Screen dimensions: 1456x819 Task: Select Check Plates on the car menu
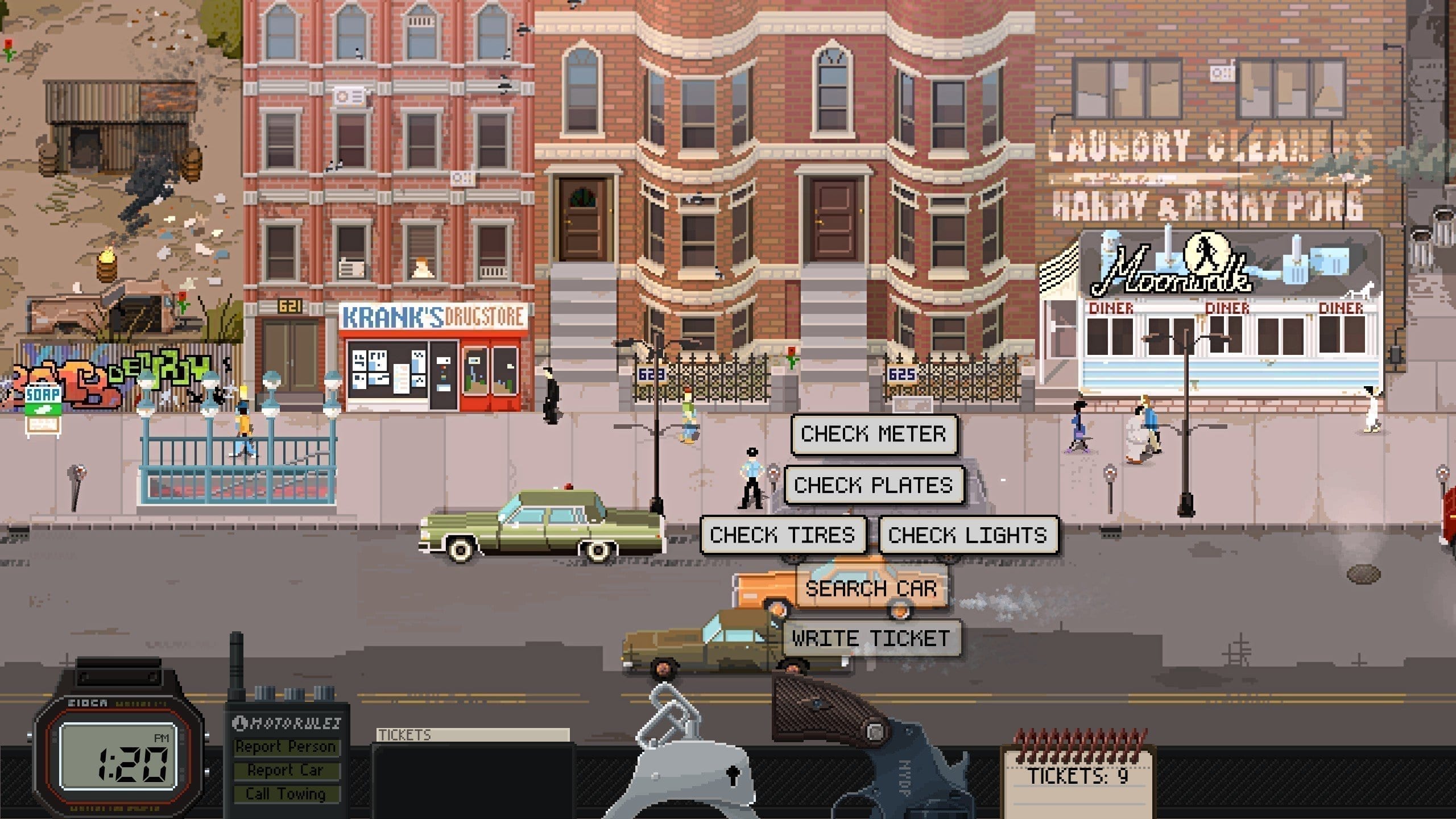pyautogui.click(x=874, y=485)
